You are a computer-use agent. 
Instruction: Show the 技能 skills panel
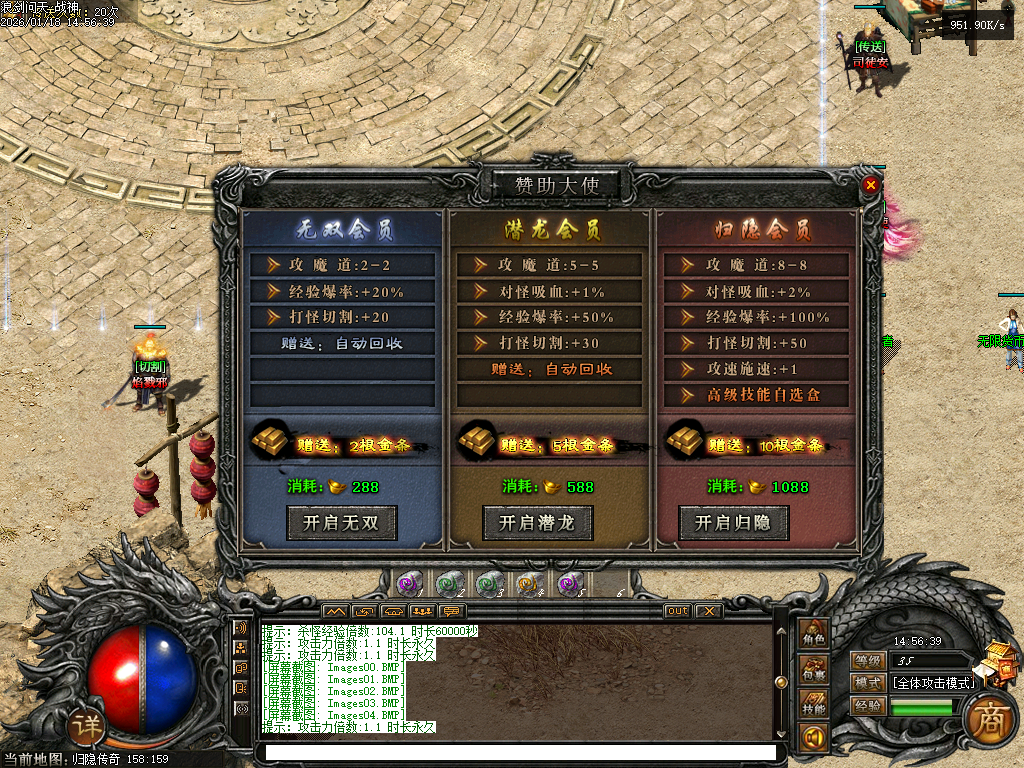pyautogui.click(x=814, y=705)
